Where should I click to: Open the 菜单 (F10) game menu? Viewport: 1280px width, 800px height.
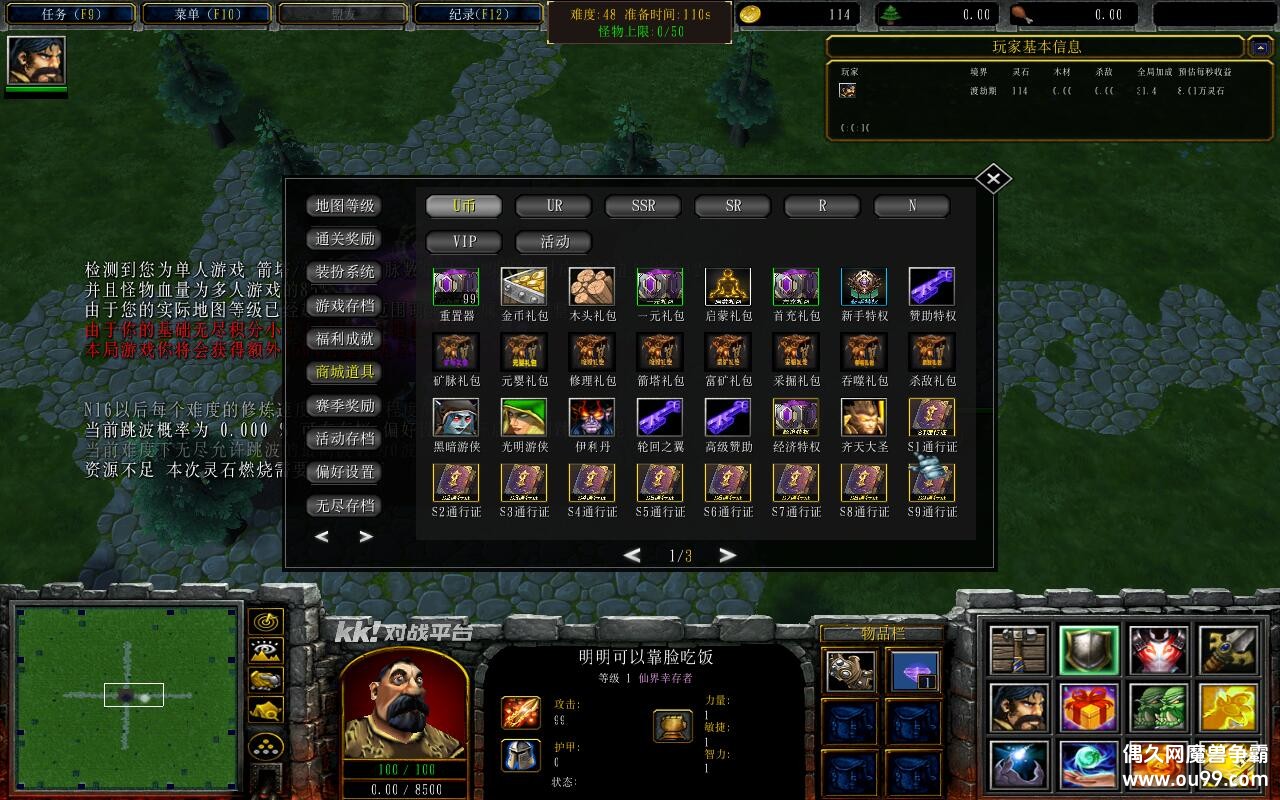(206, 14)
